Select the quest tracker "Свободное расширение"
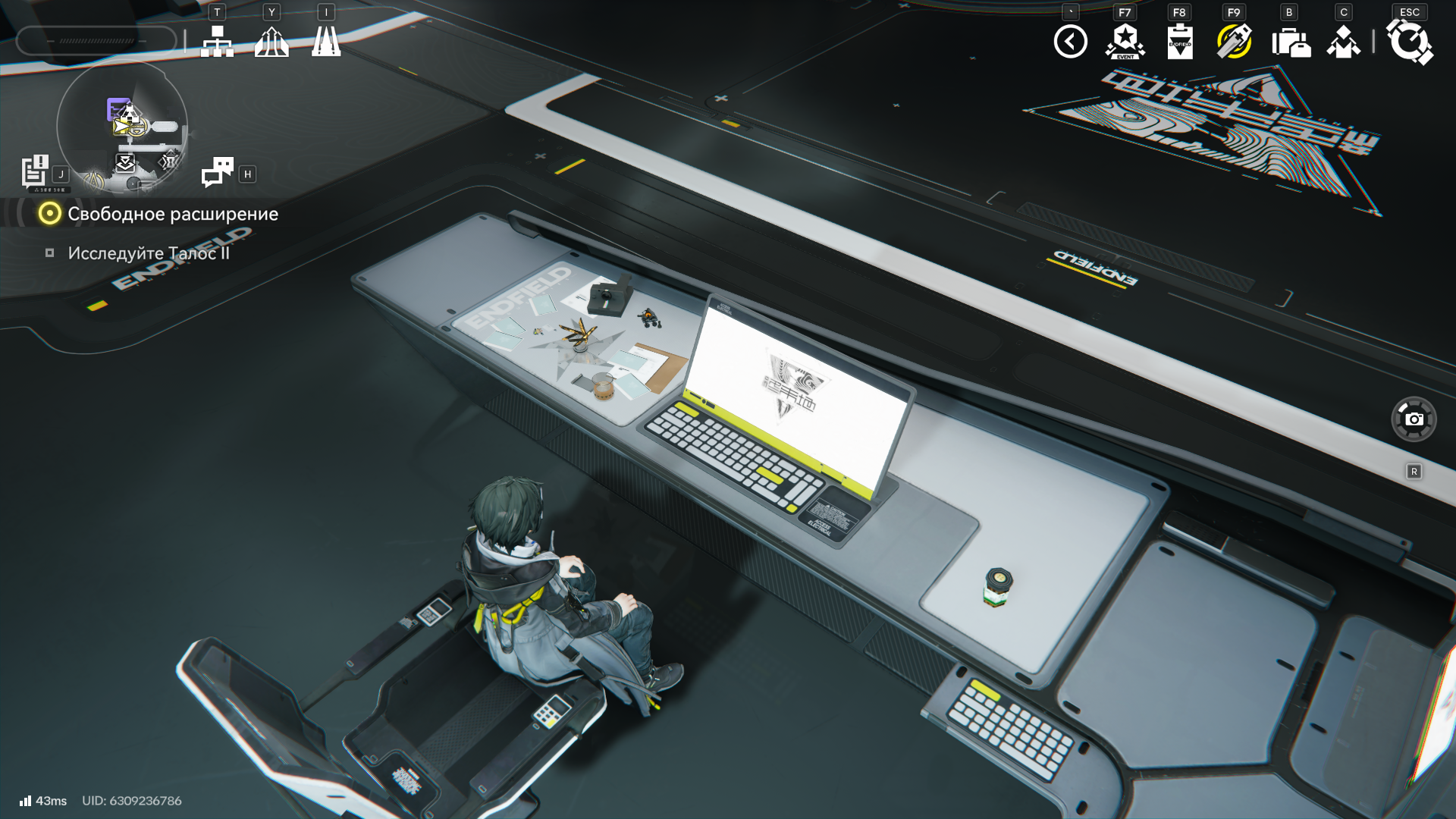The image size is (1456, 819). pyautogui.click(x=172, y=214)
